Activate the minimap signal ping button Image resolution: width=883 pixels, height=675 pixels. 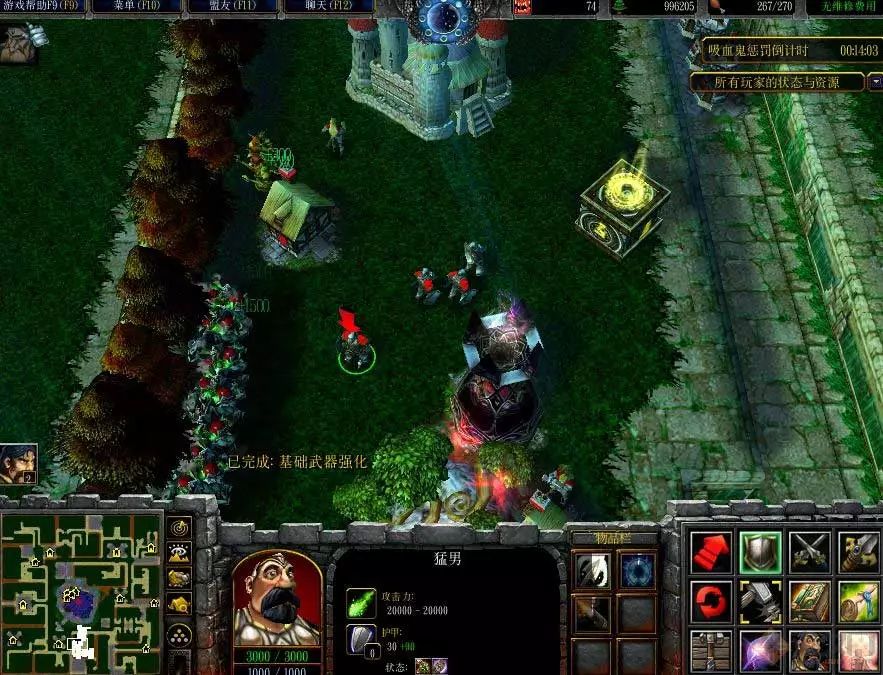coord(179,528)
